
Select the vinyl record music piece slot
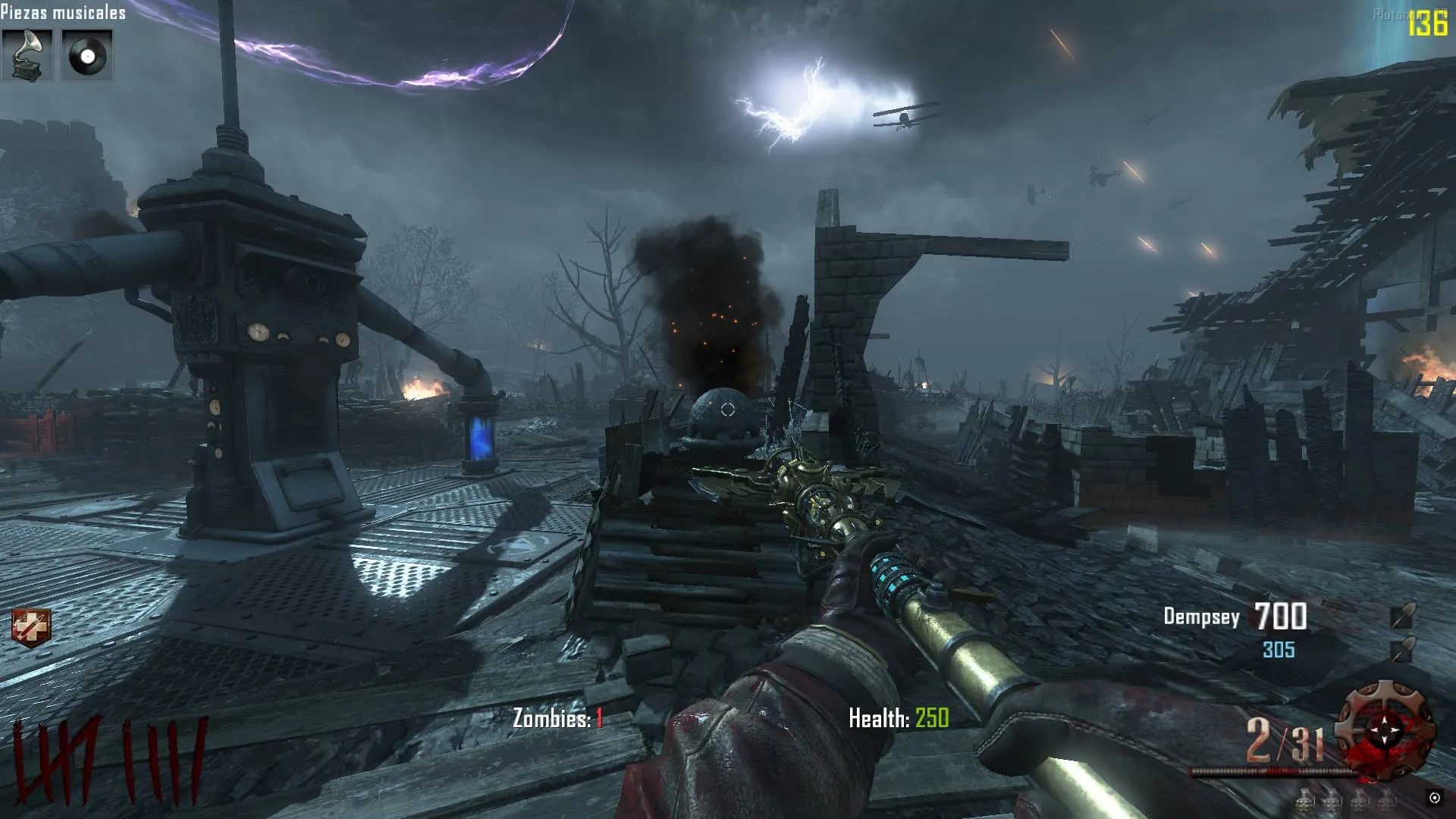point(87,55)
